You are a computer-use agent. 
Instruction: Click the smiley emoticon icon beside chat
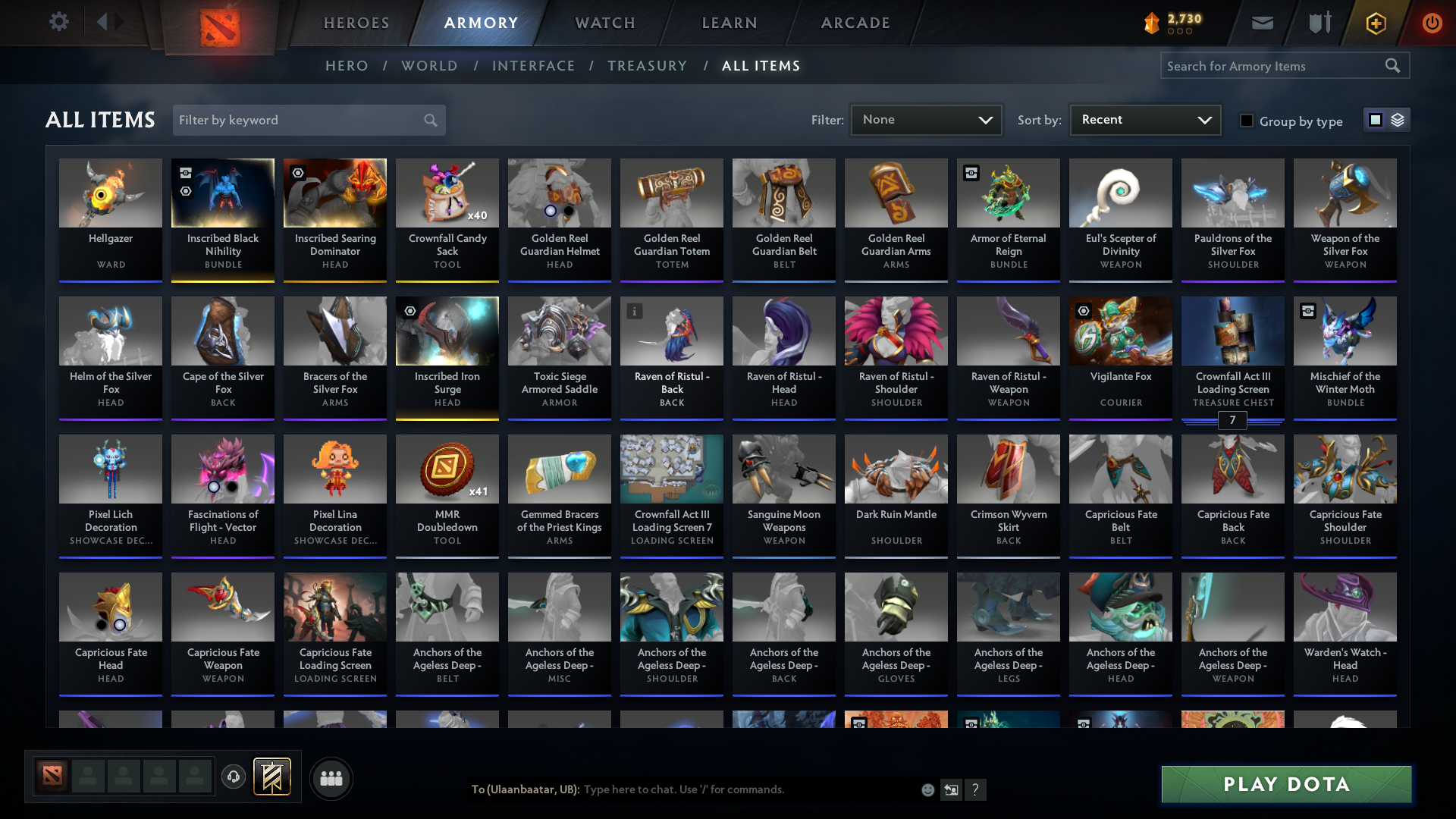tap(927, 789)
